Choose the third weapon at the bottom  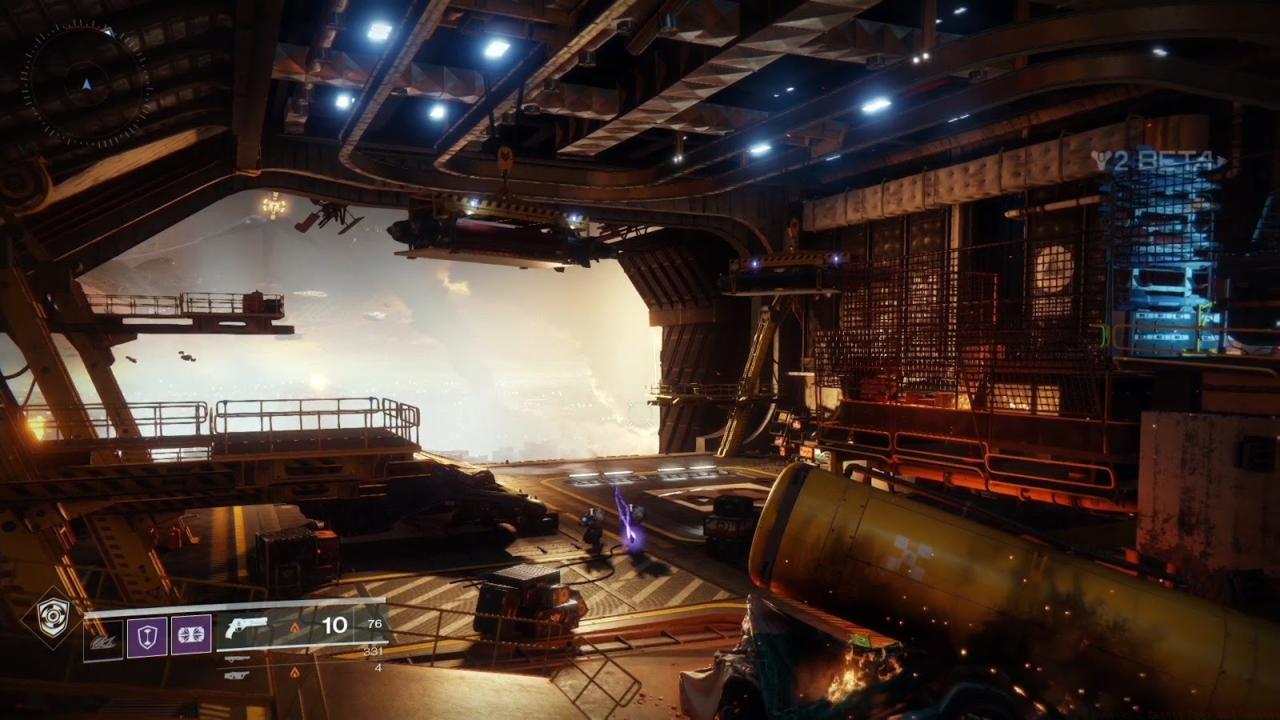click(238, 675)
